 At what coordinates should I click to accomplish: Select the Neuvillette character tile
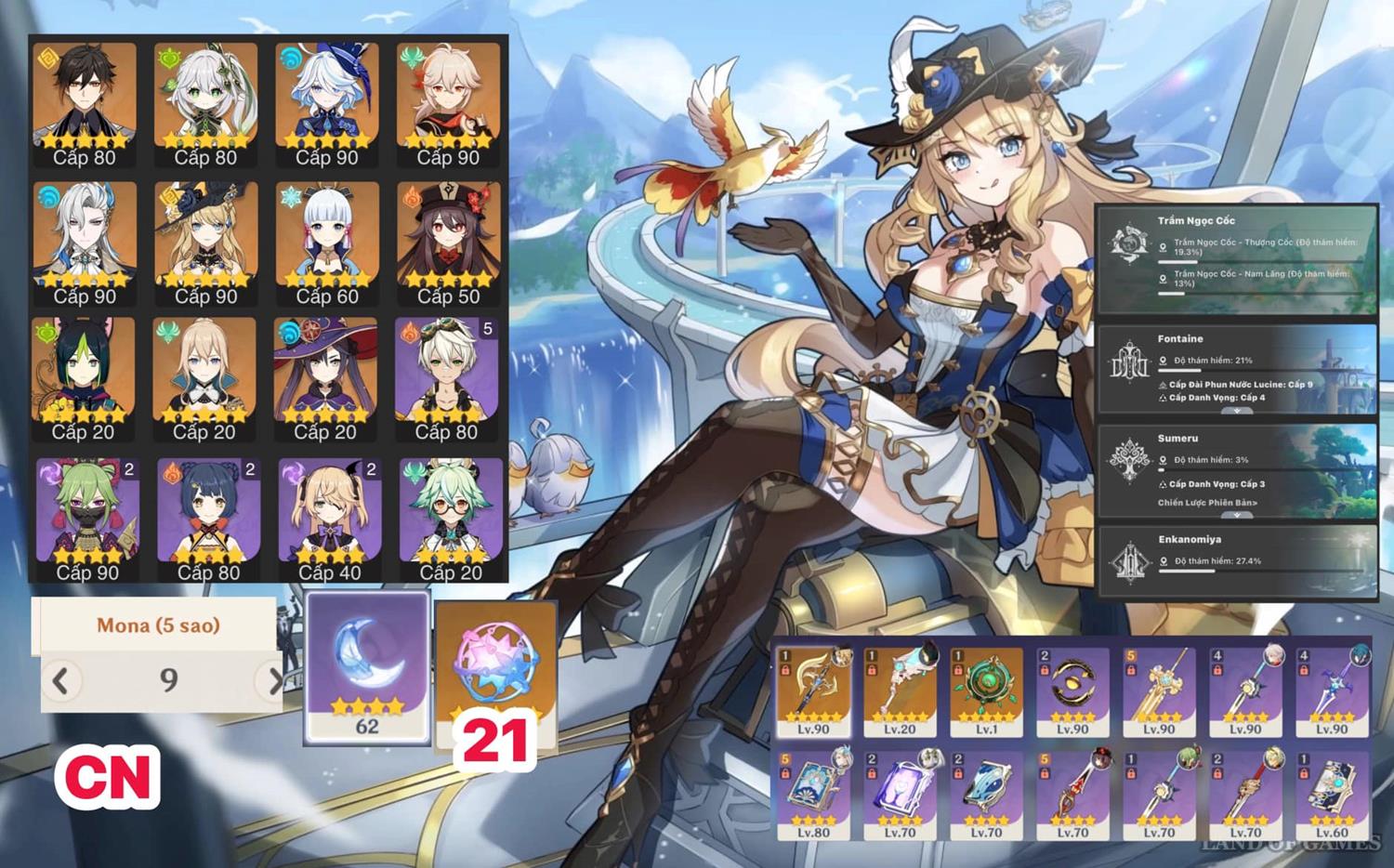click(x=85, y=240)
